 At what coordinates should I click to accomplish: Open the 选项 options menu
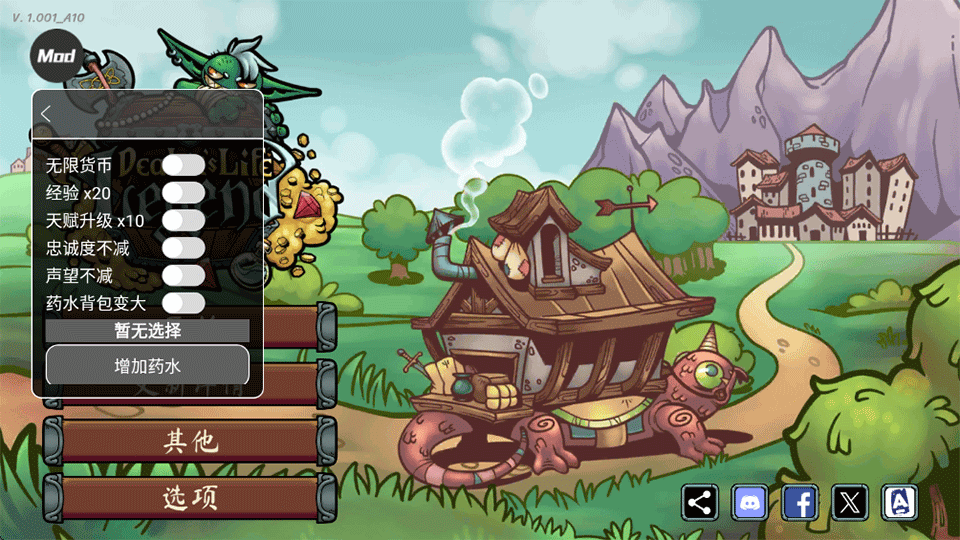click(191, 497)
